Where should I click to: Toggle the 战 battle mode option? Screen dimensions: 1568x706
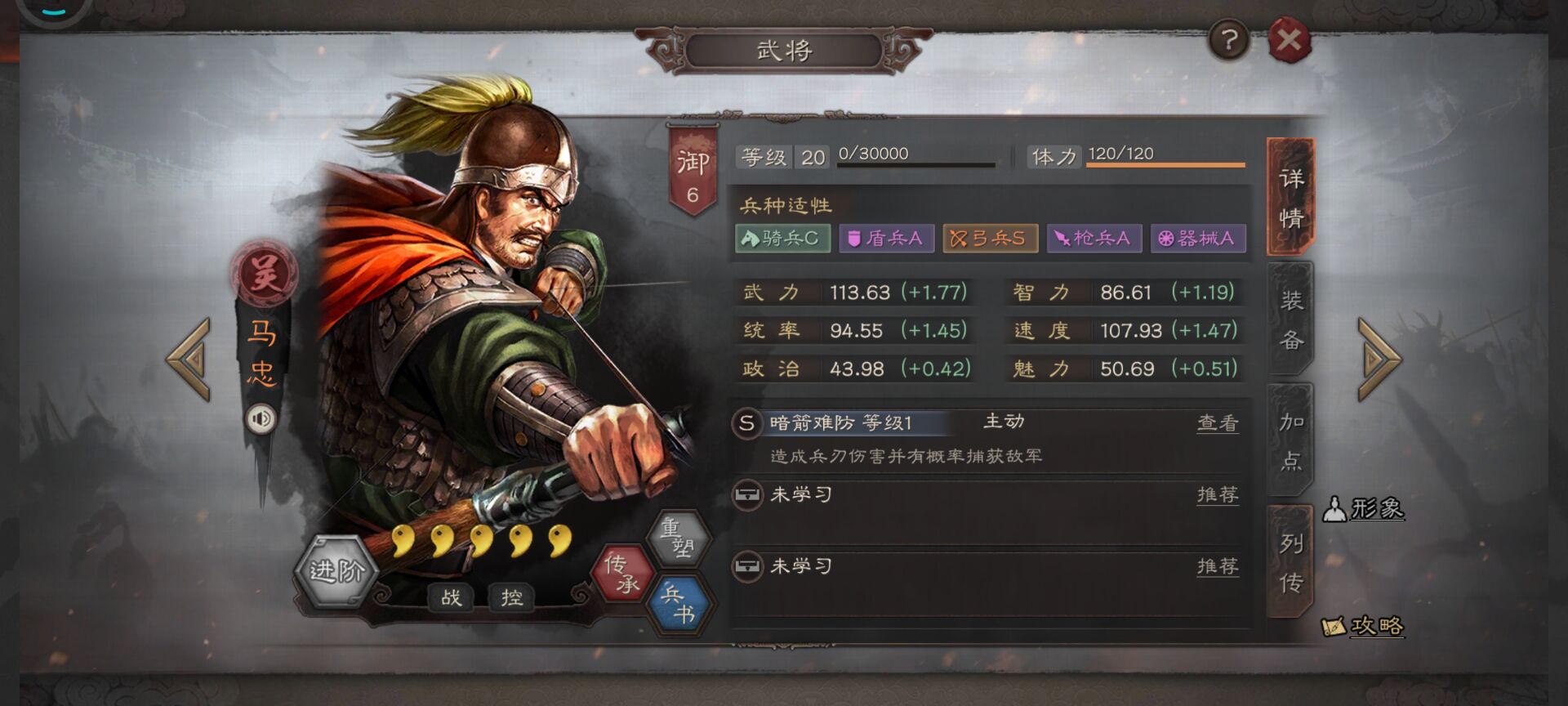pyautogui.click(x=452, y=599)
